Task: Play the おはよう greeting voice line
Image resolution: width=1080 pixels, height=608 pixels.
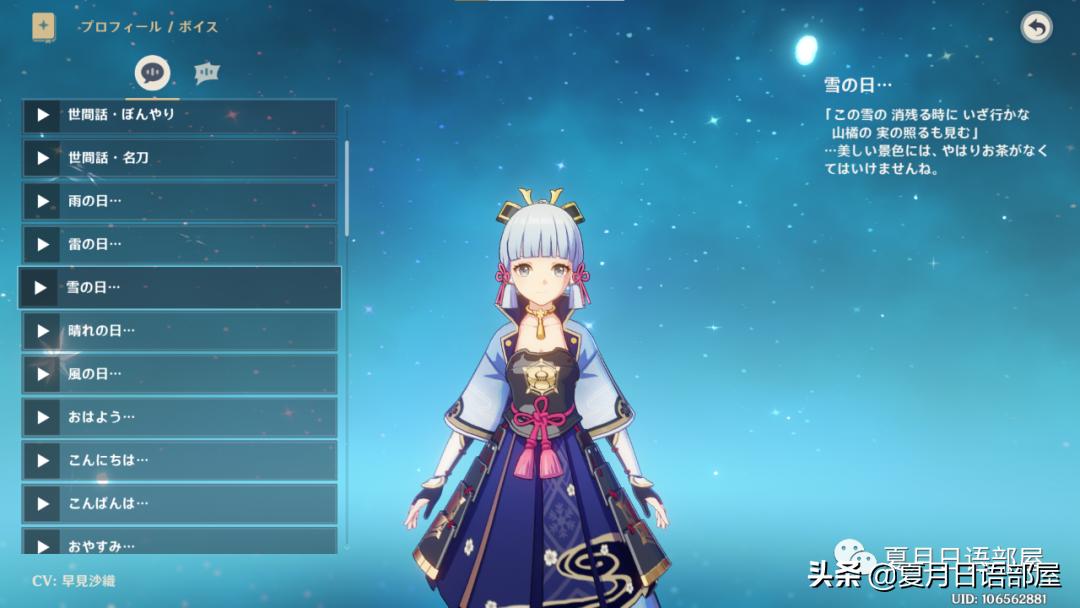Action: 42,417
